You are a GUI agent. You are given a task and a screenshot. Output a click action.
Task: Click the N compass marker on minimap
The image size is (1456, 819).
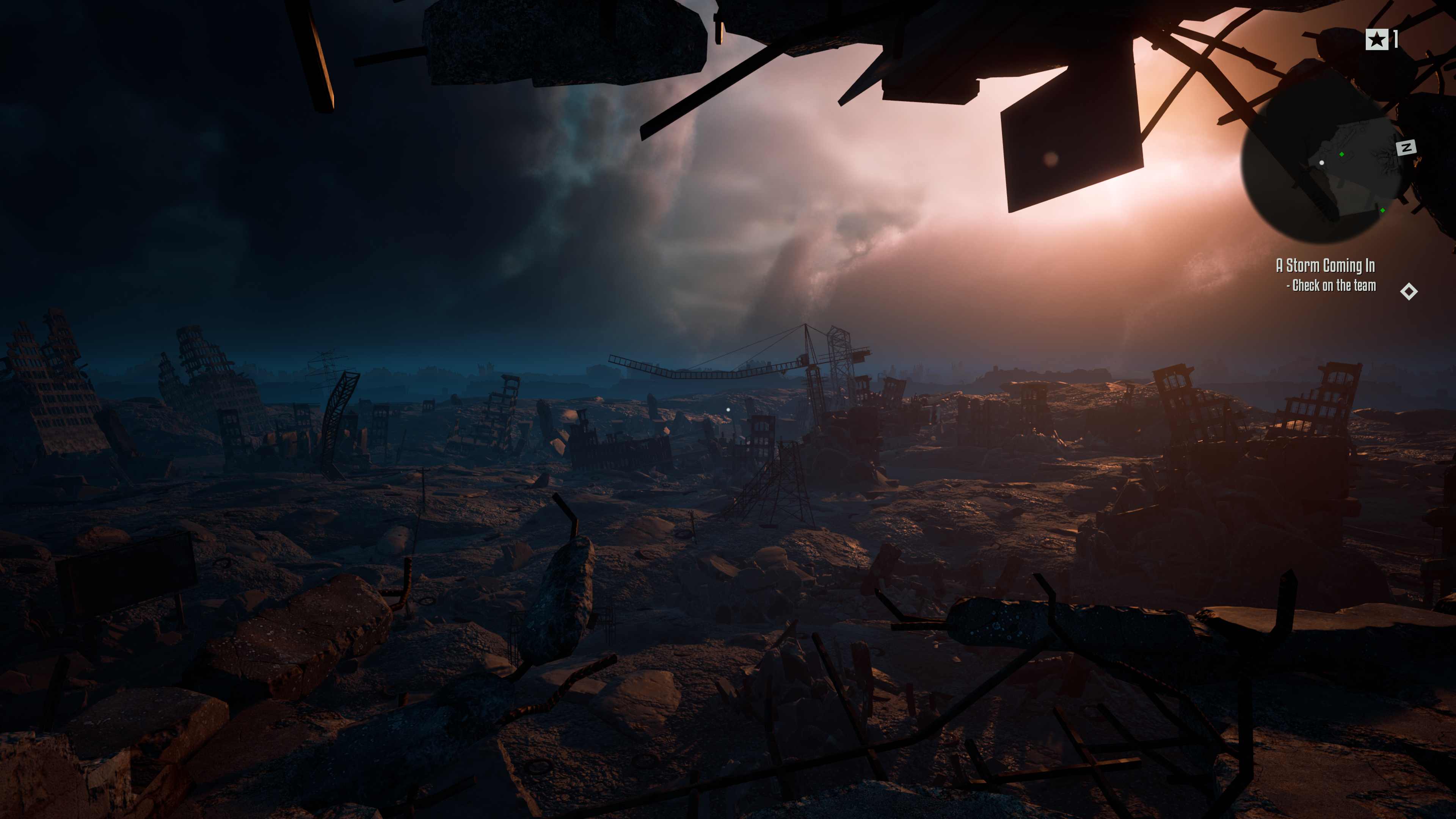point(1406,148)
